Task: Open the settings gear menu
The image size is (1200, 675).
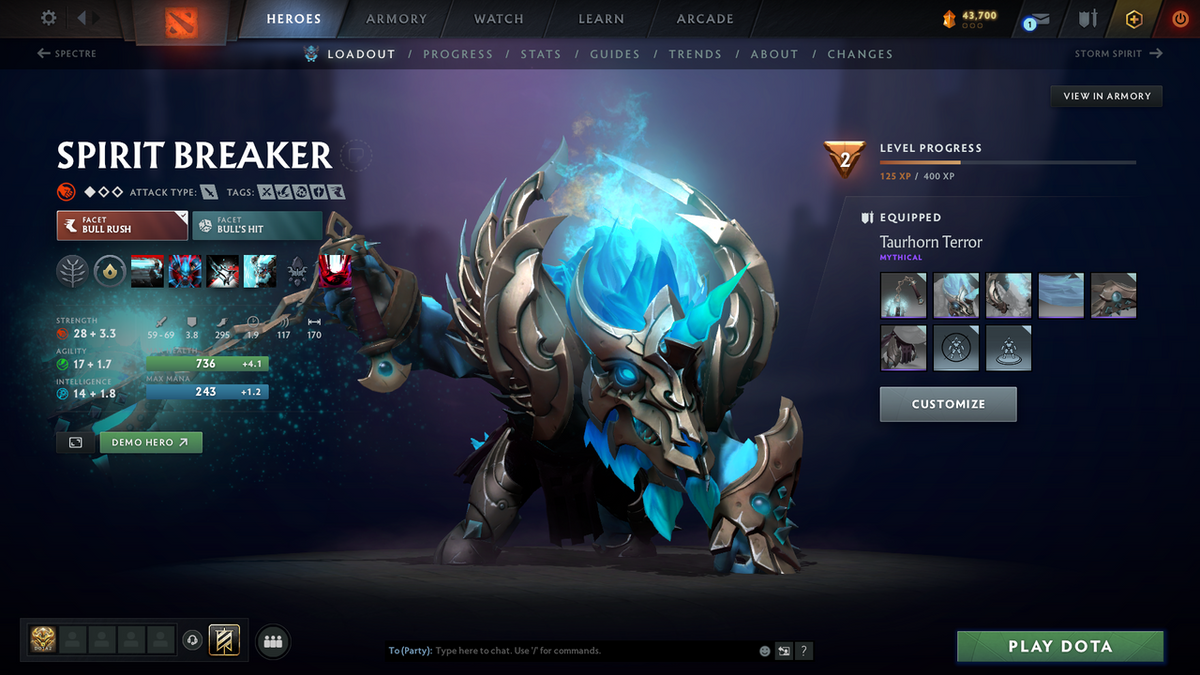Action: (49, 18)
